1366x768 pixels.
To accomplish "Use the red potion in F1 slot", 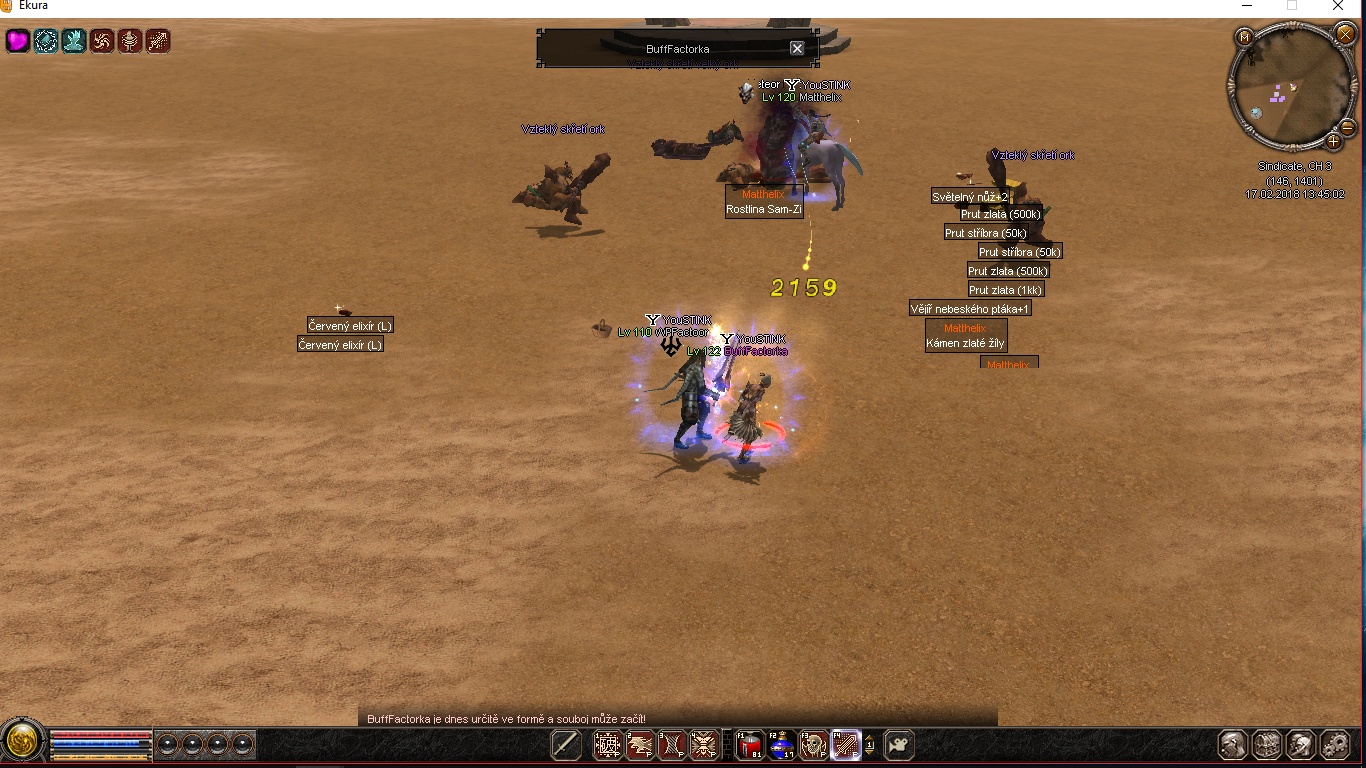I will point(750,745).
